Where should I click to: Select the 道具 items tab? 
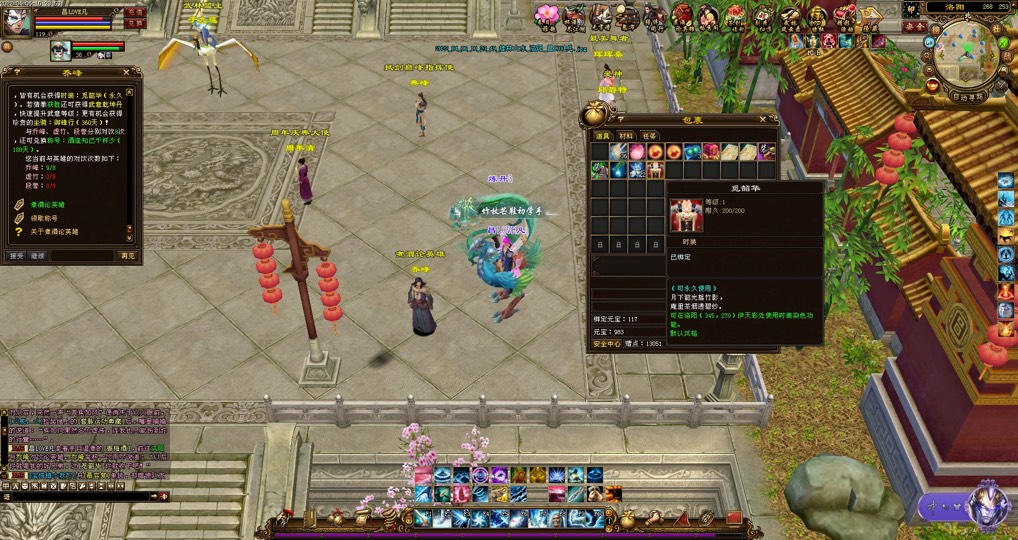[603, 135]
